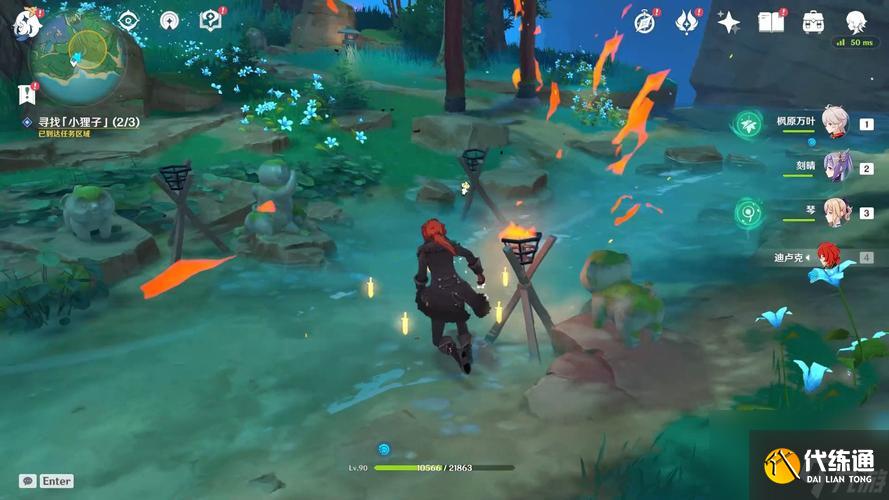Open the character head icon at top right
Viewport: 889px width, 500px height.
tap(855, 22)
